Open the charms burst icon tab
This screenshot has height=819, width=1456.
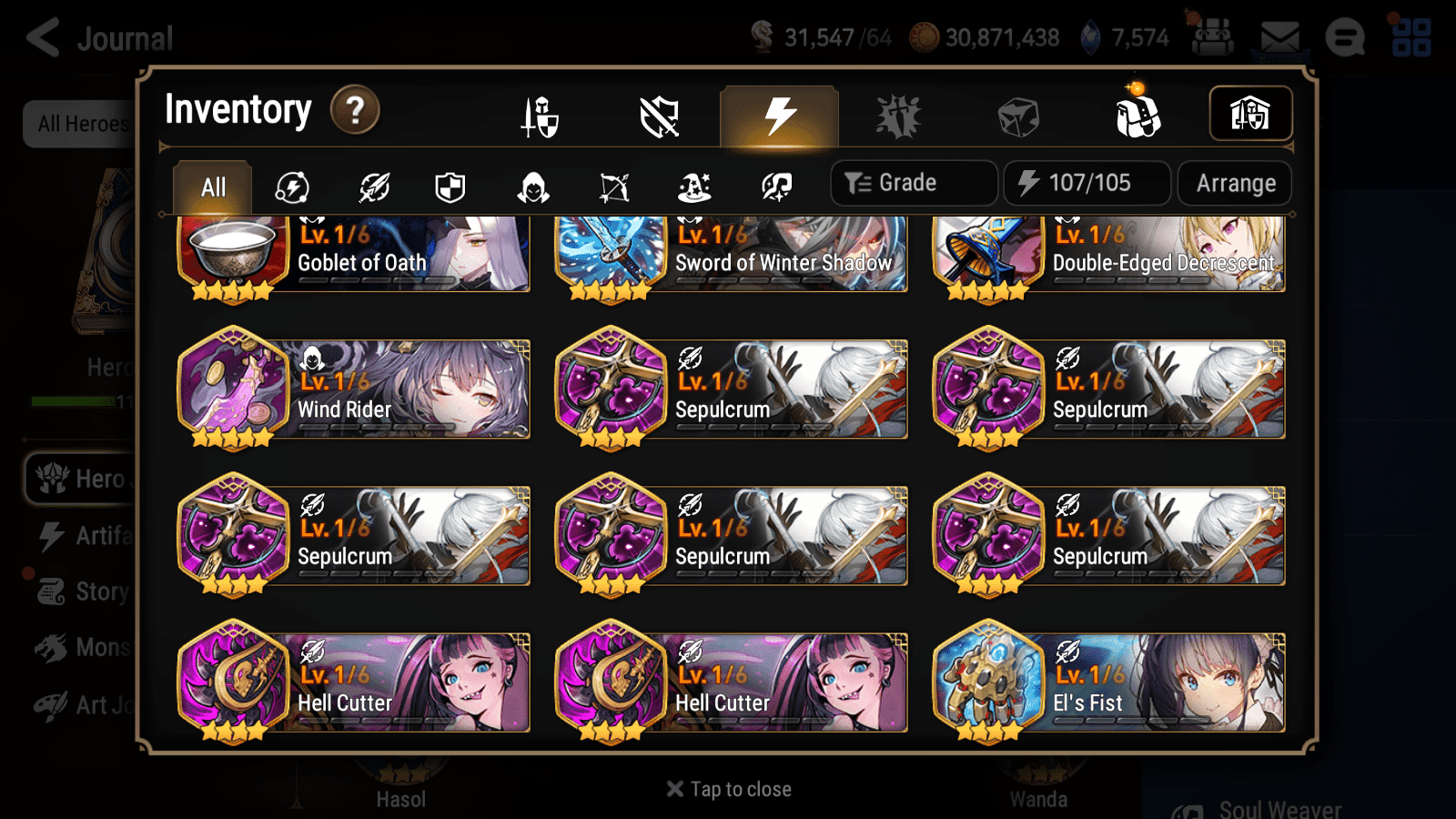pyautogui.click(x=899, y=116)
